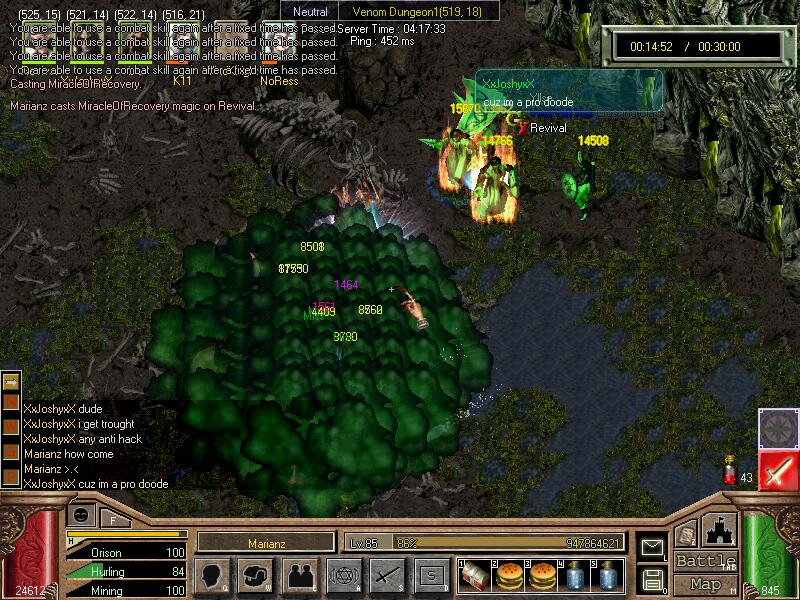The image size is (800, 600).
Task: Eat the burger in hotbar slot 3
Action: (541, 576)
